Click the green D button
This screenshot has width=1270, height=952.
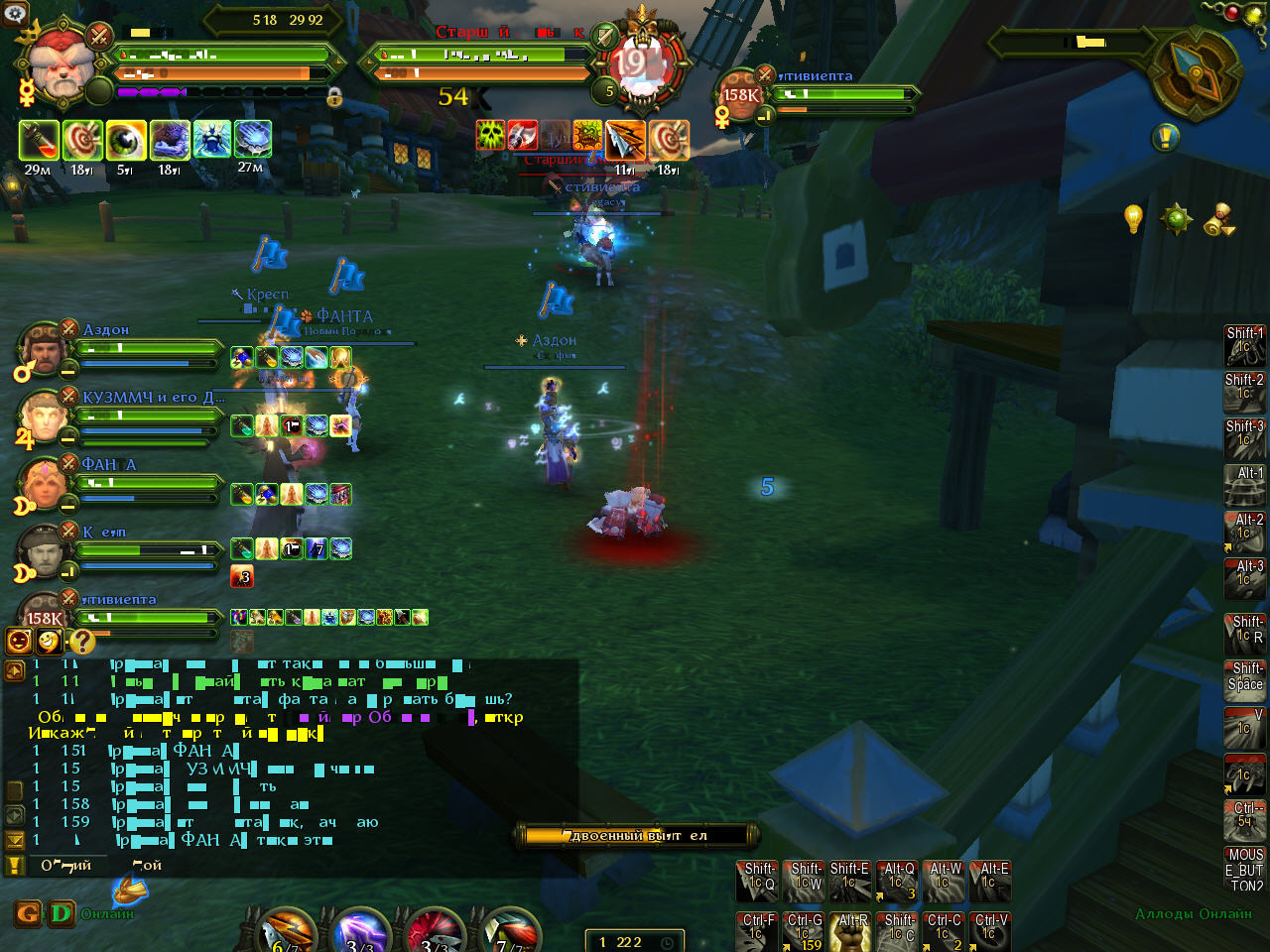(61, 913)
